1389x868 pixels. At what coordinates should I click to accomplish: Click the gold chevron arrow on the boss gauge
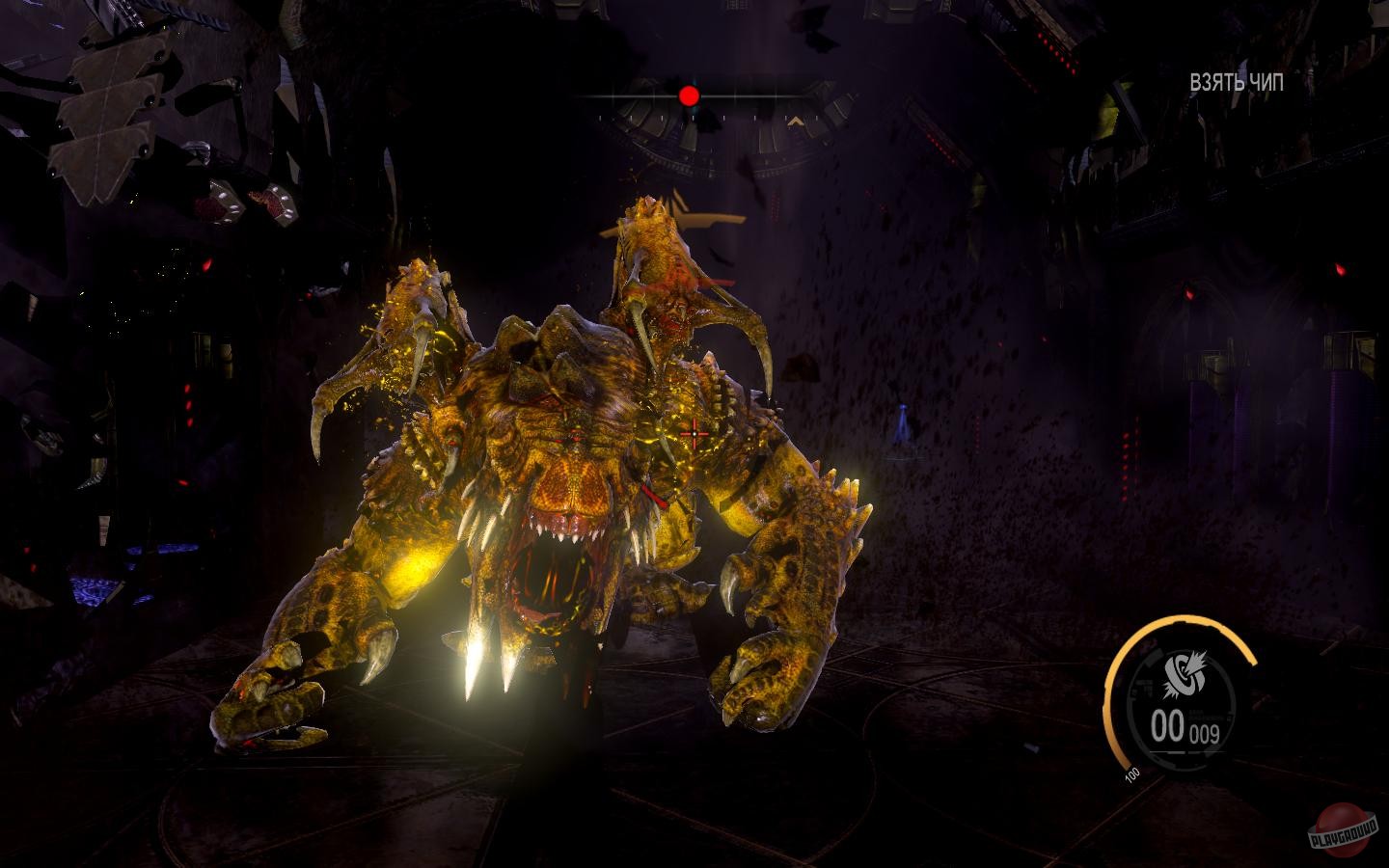pyautogui.click(x=796, y=121)
